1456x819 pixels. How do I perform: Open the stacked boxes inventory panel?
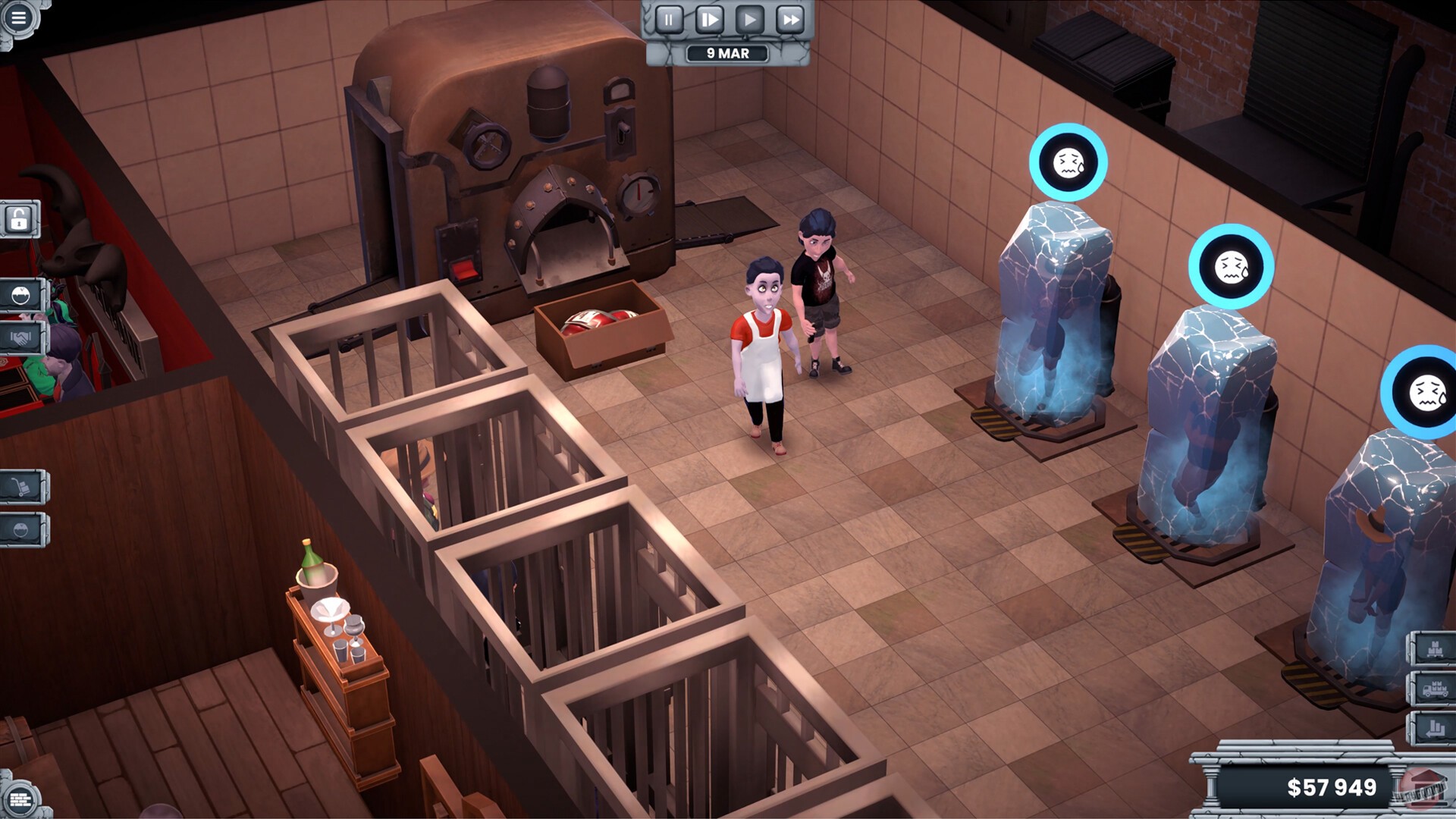click(1433, 649)
